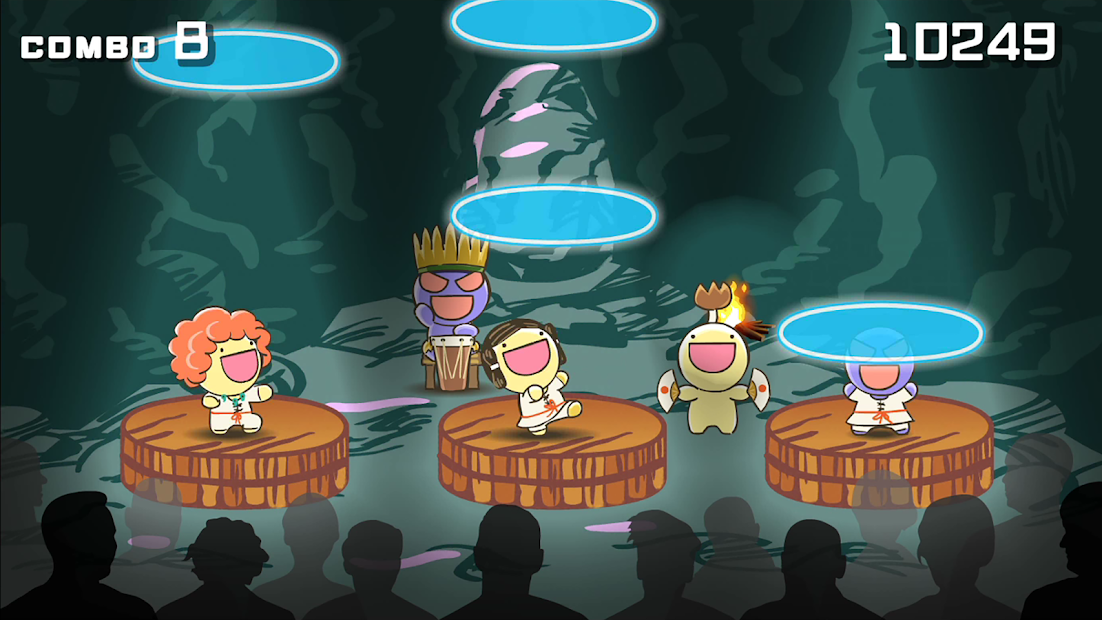The image size is (1102, 620).
Task: Tap the drum beneath the kicking brown-haired dancer
Action: click(x=552, y=455)
